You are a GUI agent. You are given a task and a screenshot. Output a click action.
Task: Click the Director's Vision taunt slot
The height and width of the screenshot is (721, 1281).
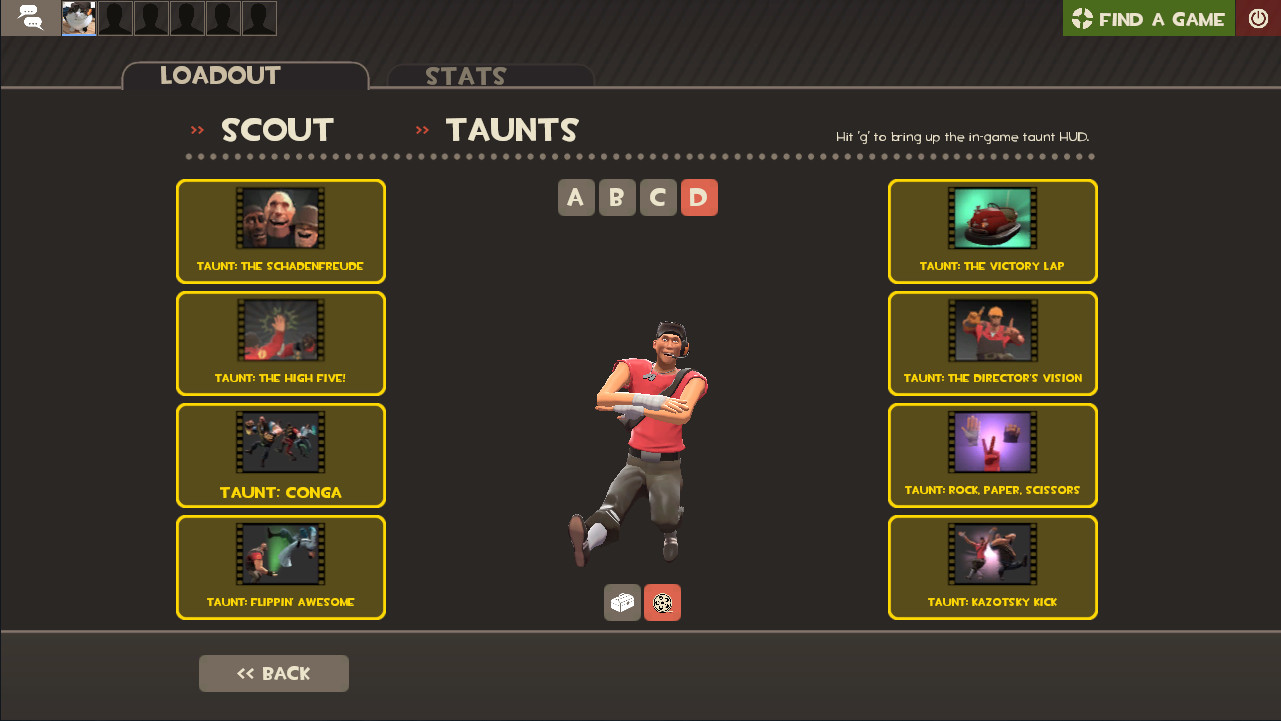click(x=992, y=343)
